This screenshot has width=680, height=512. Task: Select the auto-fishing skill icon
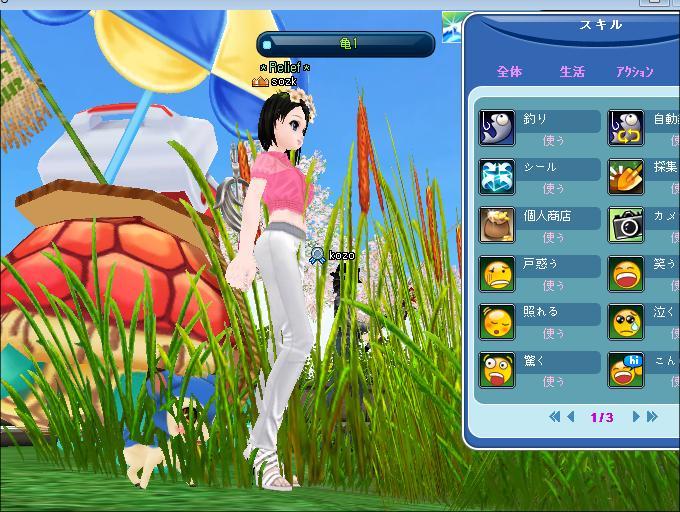point(627,129)
